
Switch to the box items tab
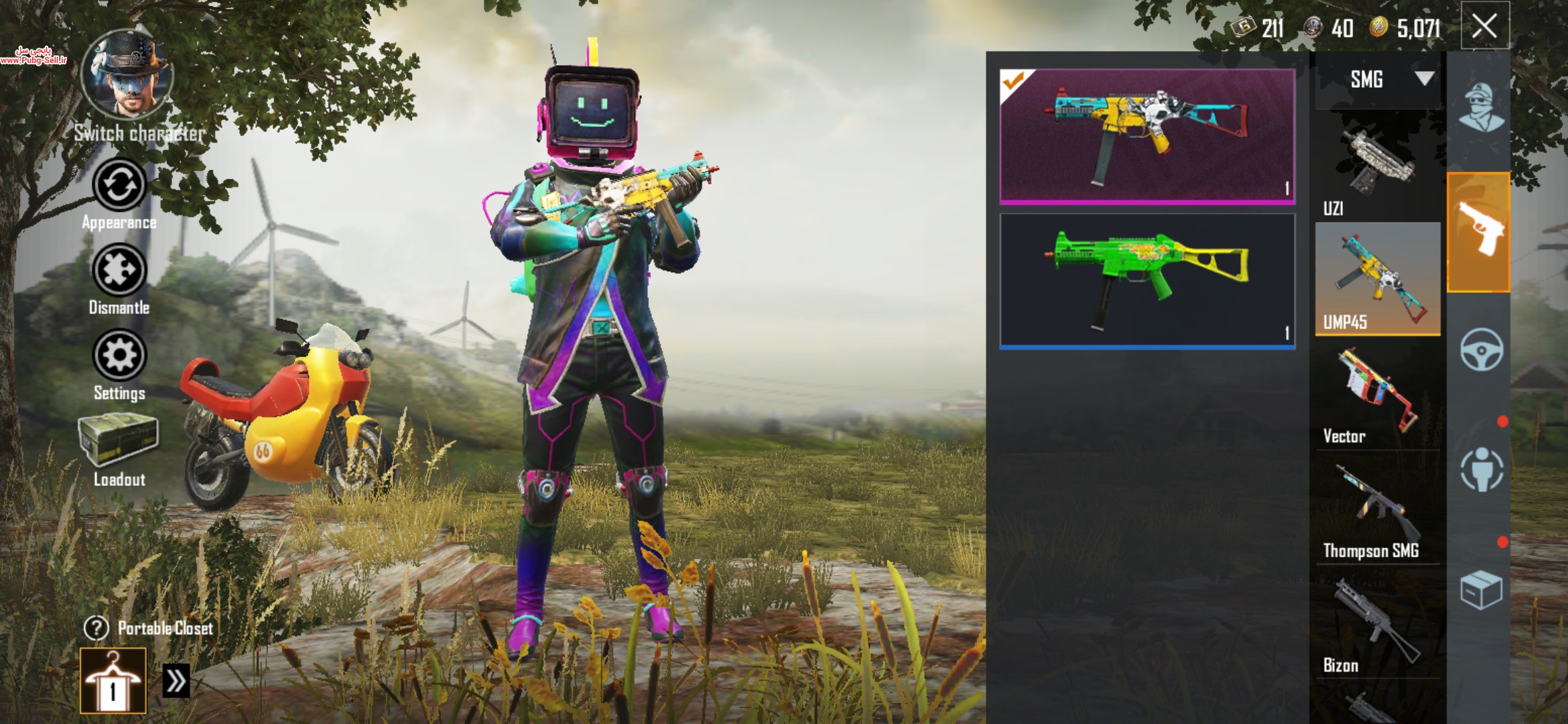tap(1481, 590)
